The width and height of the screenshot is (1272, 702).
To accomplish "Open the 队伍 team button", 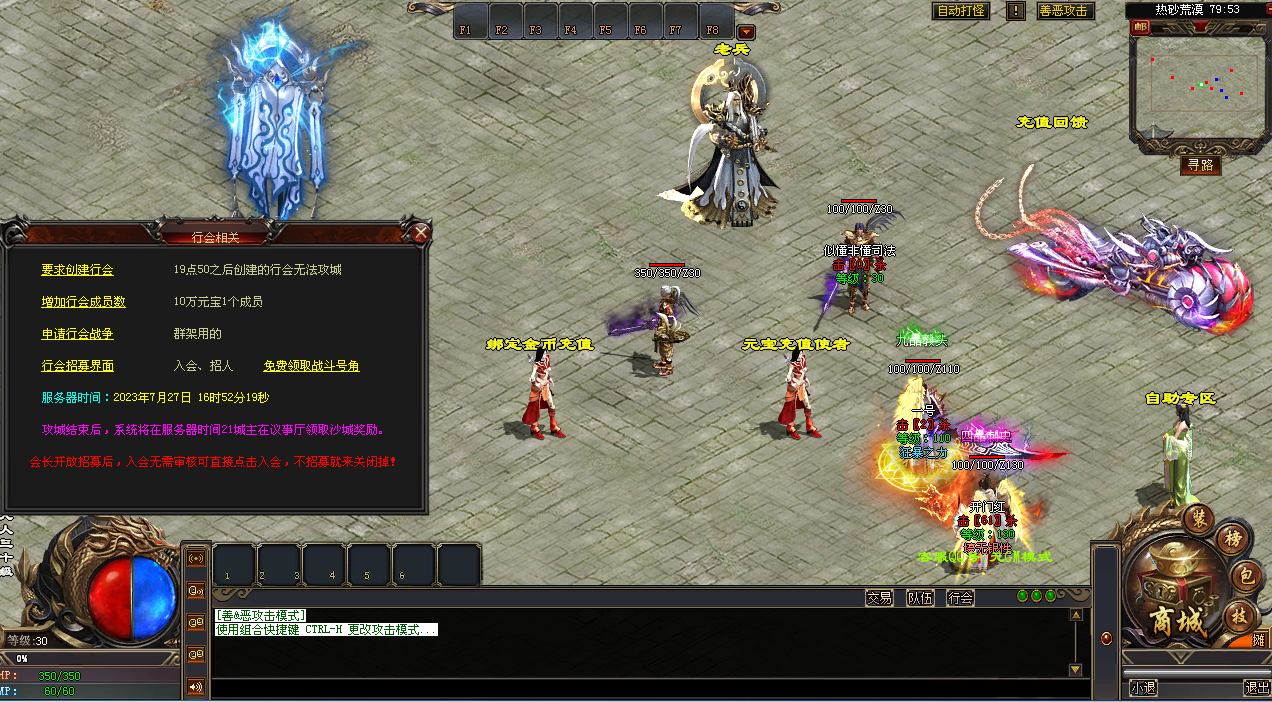I will pyautogui.click(x=920, y=598).
